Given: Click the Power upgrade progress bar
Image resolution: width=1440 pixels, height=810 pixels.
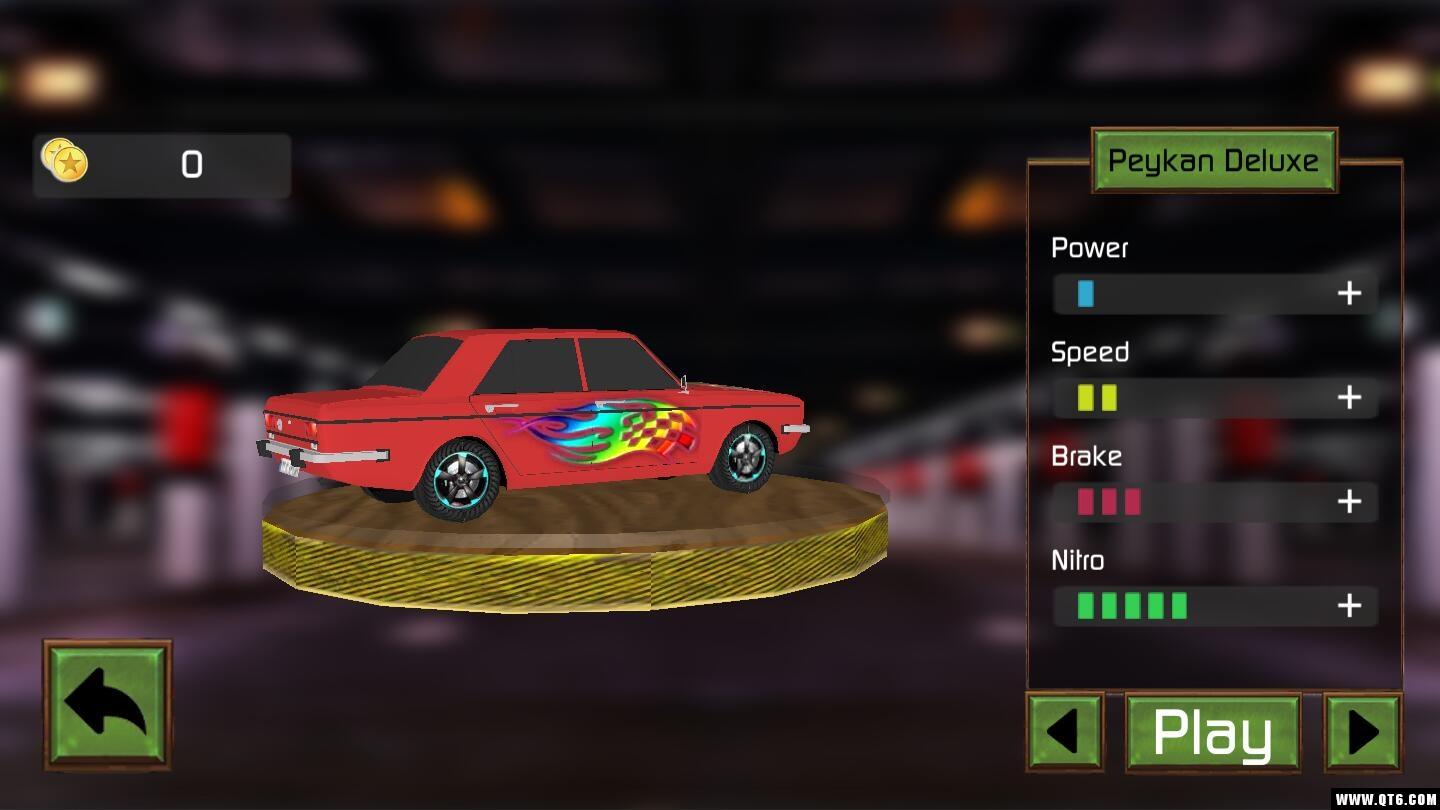Looking at the screenshot, I should point(1190,294).
